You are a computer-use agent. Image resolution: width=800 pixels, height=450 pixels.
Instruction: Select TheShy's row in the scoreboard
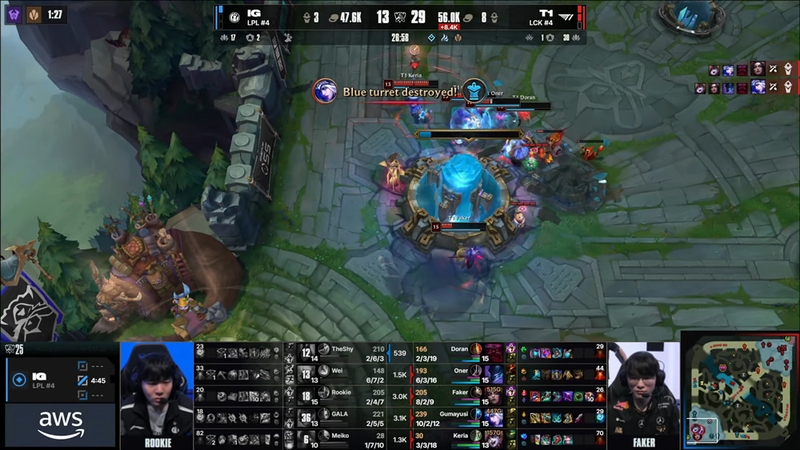340,351
